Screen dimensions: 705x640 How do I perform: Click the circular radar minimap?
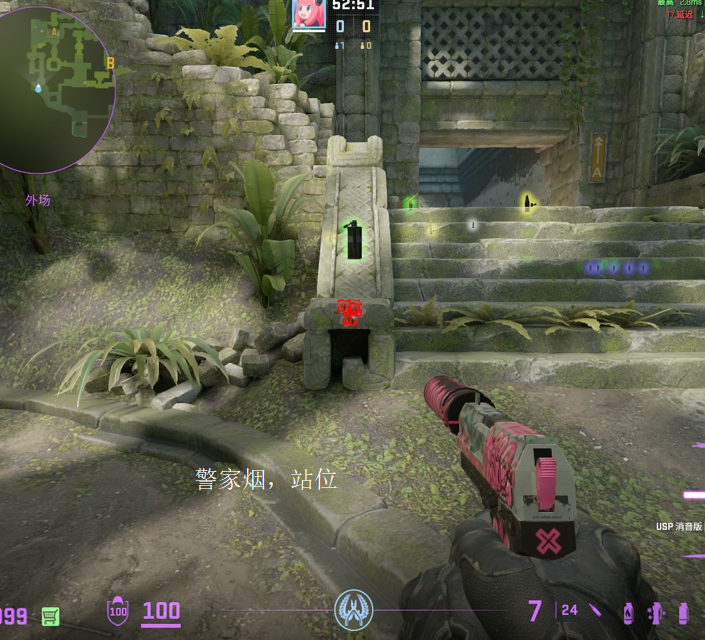click(55, 88)
